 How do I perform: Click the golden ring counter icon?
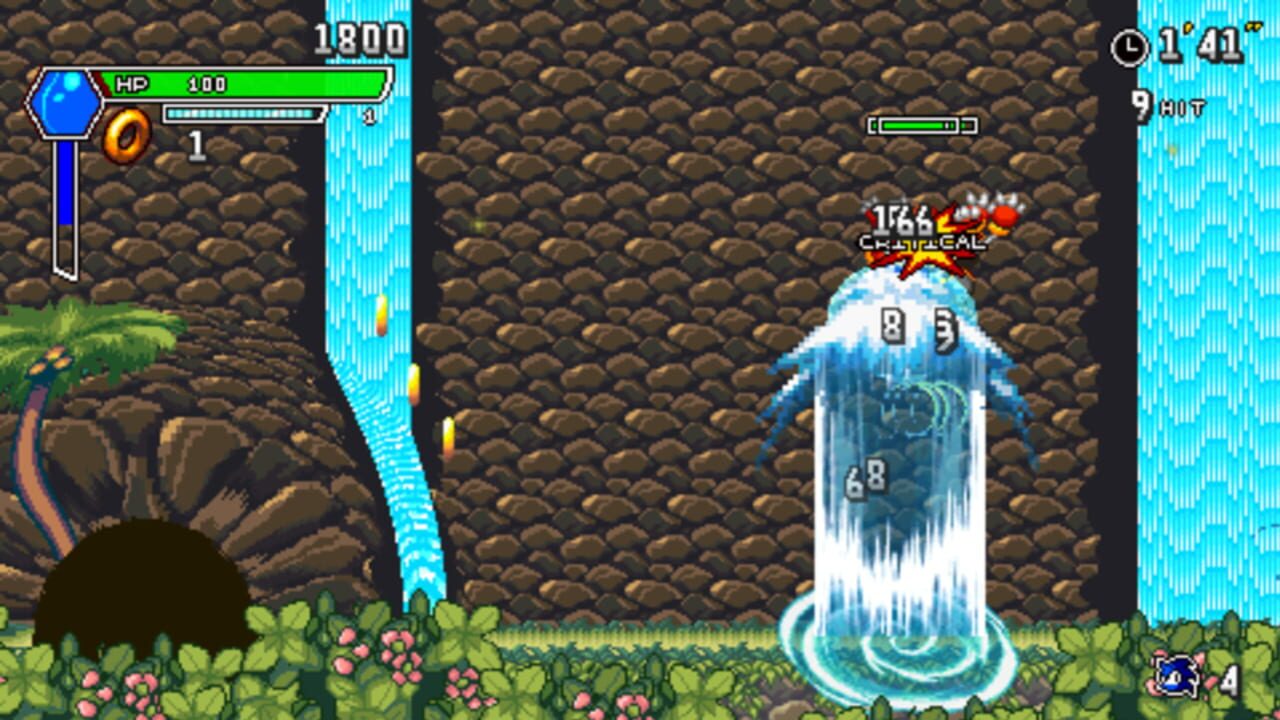point(128,131)
